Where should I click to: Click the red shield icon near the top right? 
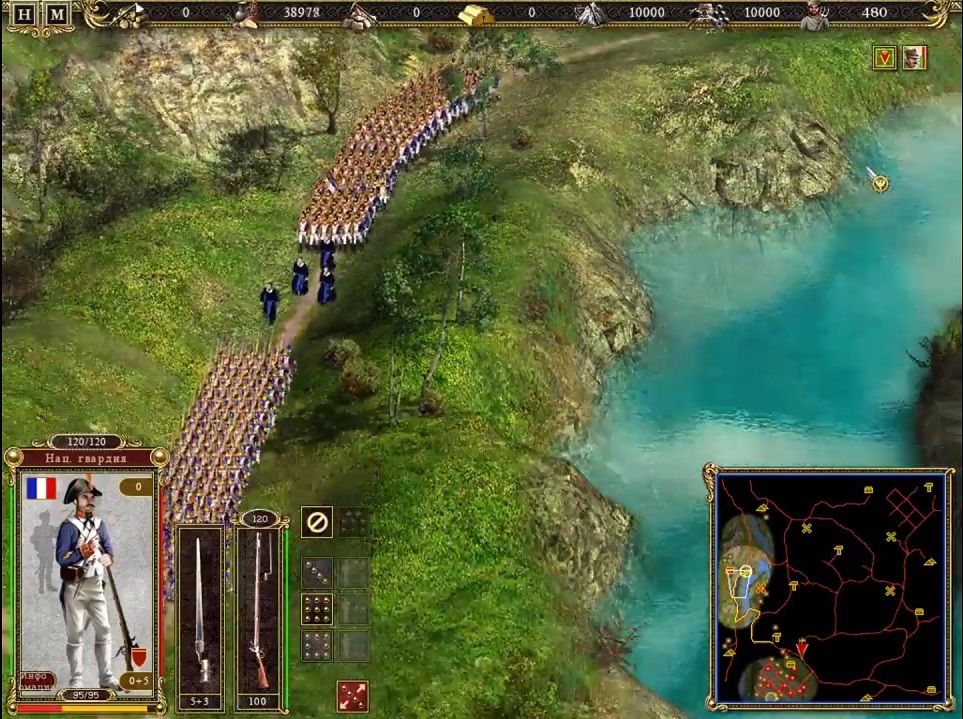coord(885,58)
